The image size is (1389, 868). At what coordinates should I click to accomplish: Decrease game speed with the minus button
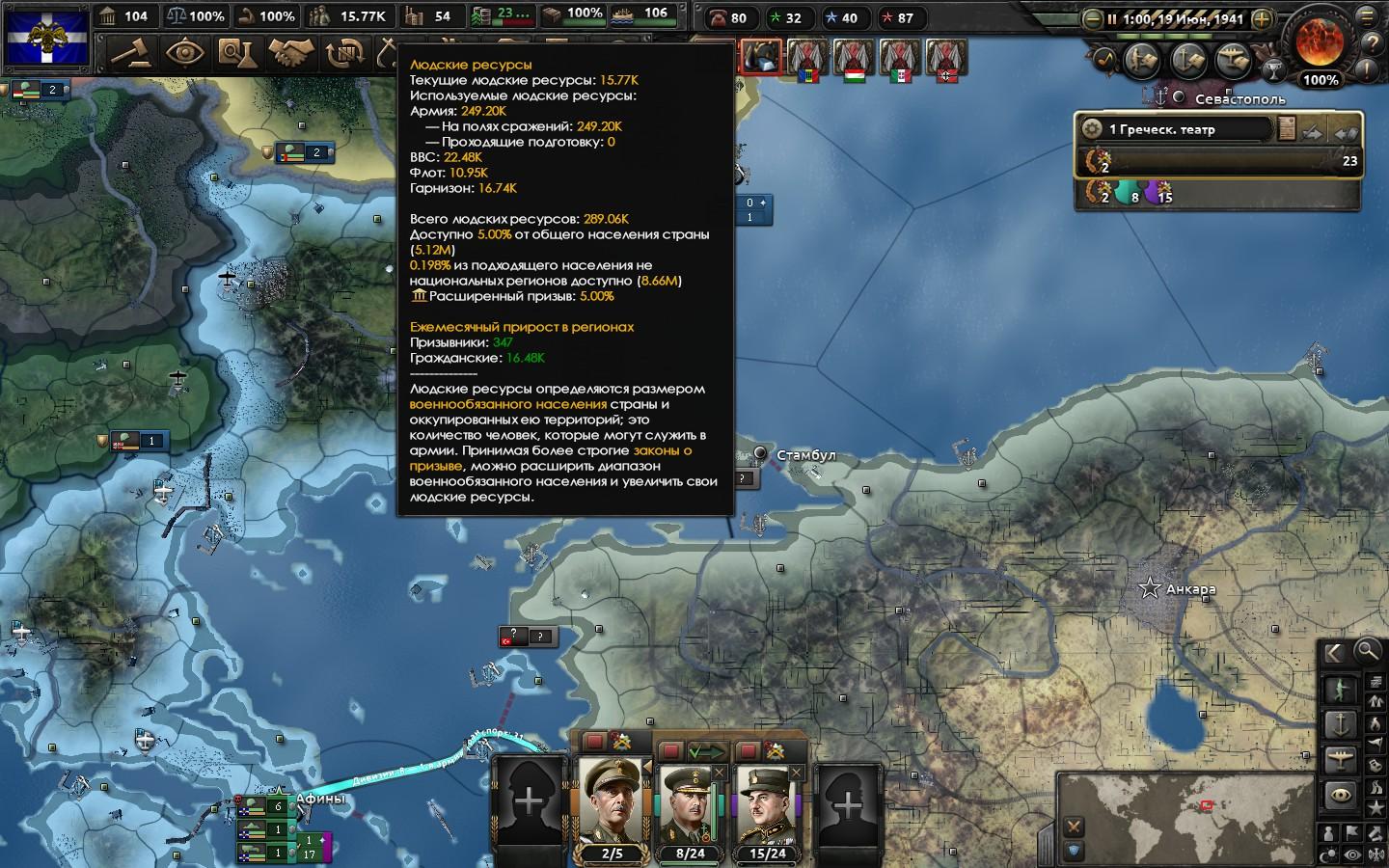pos(1091,18)
